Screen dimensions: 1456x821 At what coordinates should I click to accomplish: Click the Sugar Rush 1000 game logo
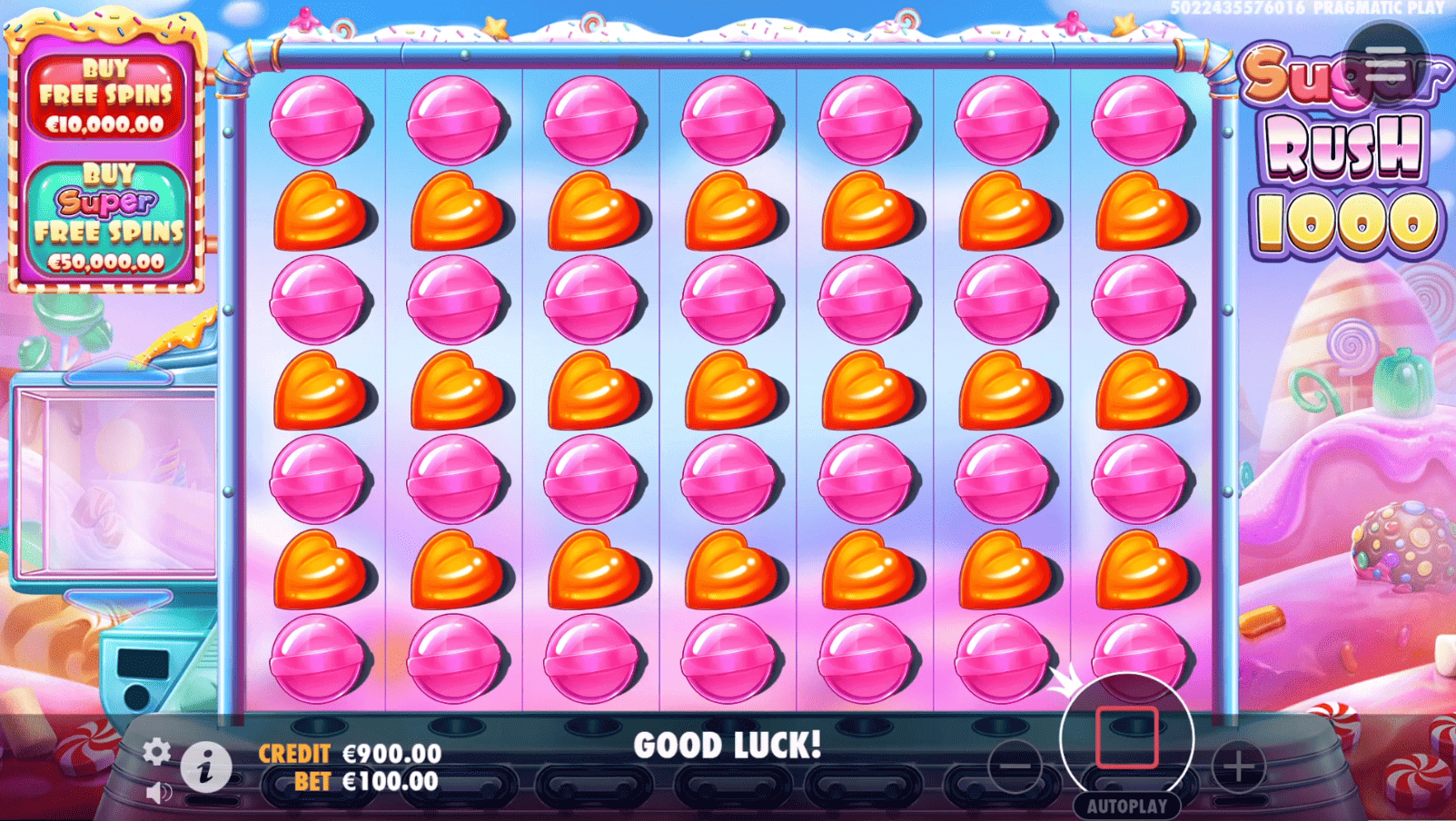(x=1342, y=145)
